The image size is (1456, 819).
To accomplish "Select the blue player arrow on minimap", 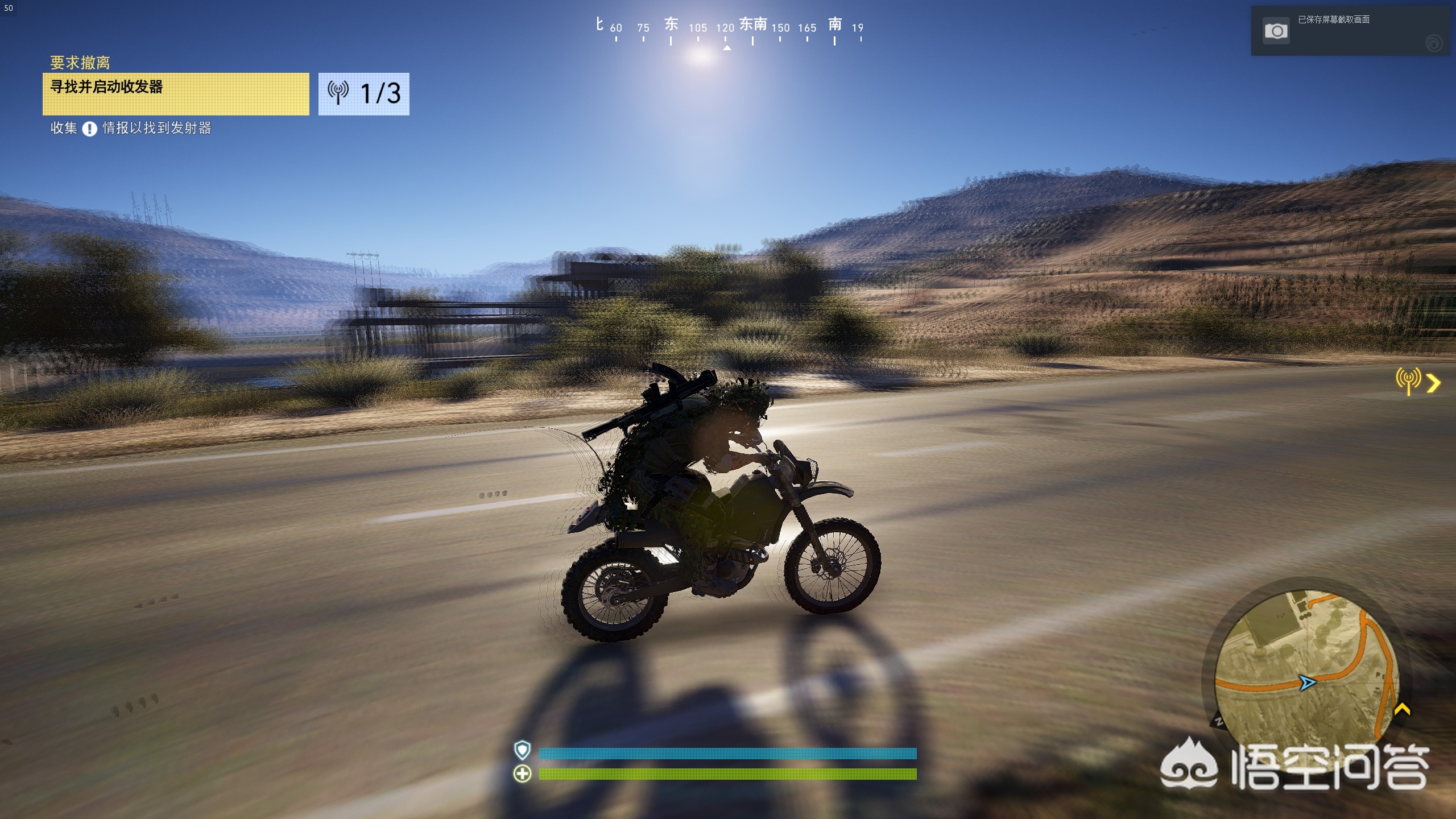I will (1308, 682).
